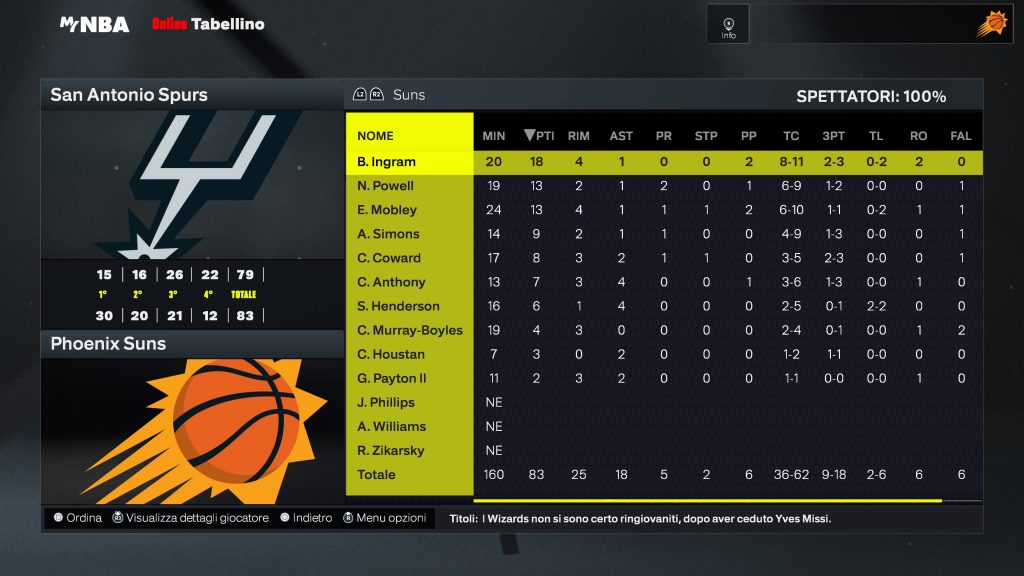Switch to the Suns team tab
Screen dimensions: 1024x576
[408, 95]
